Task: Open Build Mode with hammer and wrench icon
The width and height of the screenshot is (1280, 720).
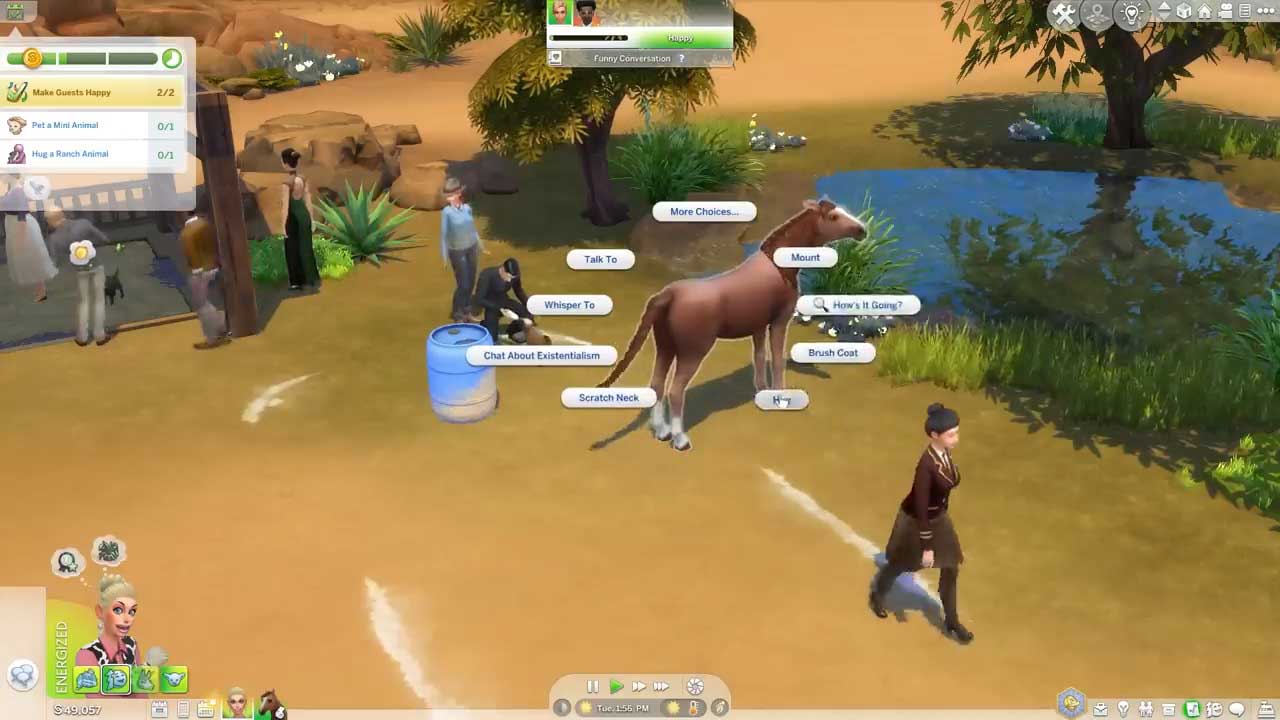Action: tap(1063, 14)
